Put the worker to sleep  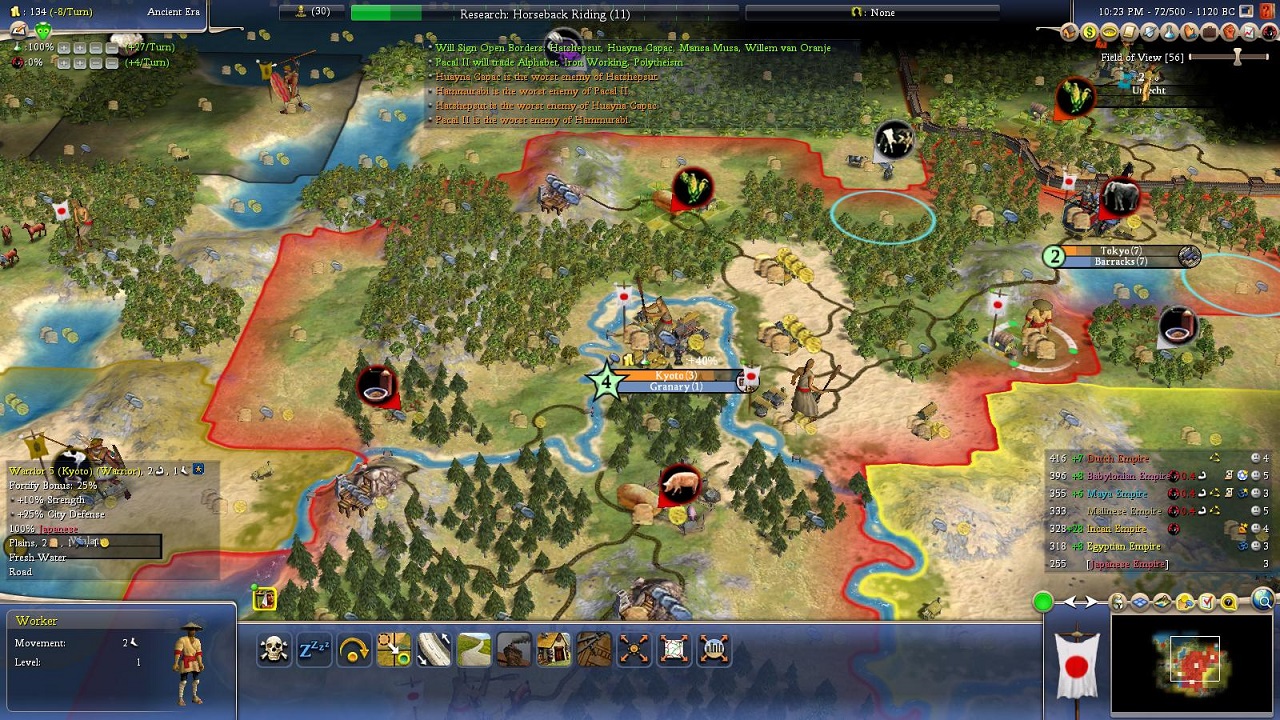click(314, 650)
